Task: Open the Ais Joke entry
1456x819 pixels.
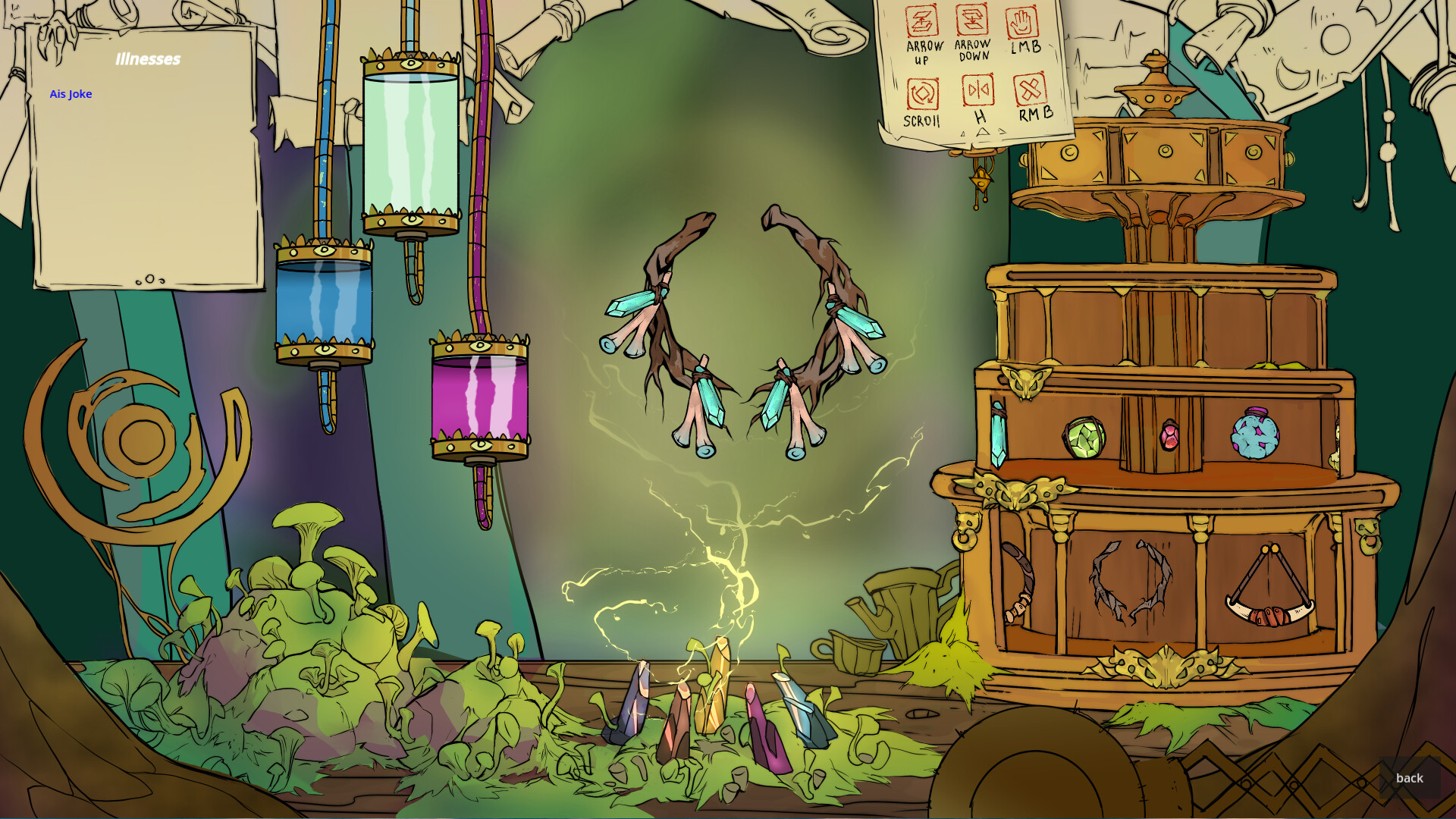Action: 71,93
